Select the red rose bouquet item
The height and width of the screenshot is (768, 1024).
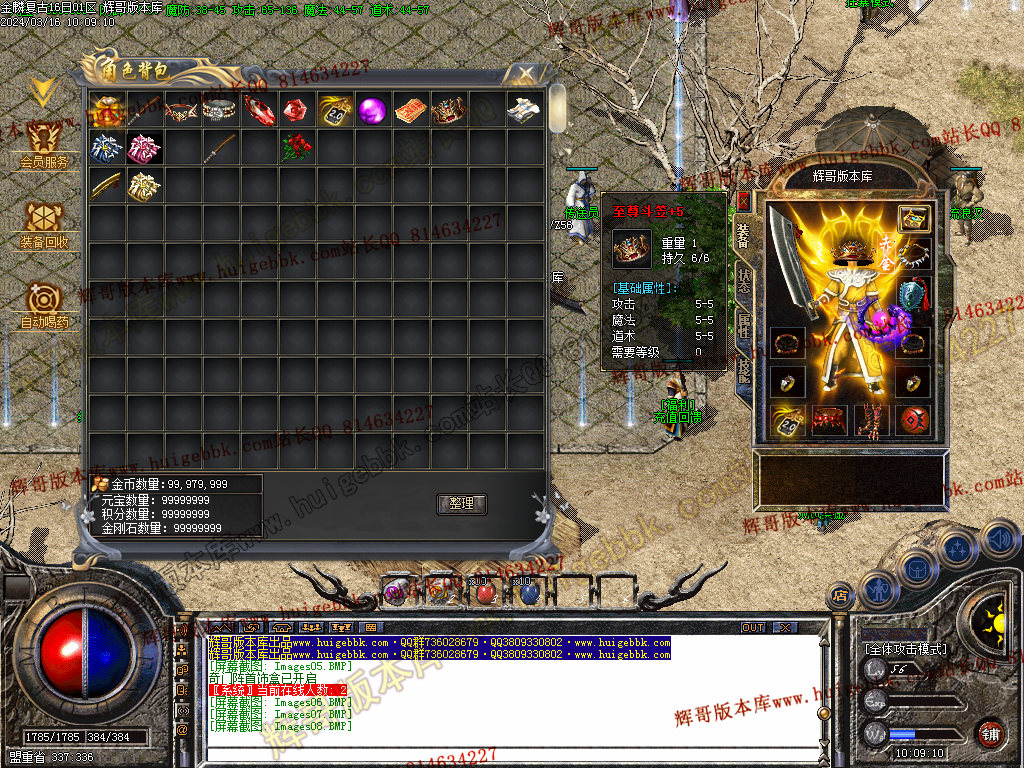click(x=296, y=148)
